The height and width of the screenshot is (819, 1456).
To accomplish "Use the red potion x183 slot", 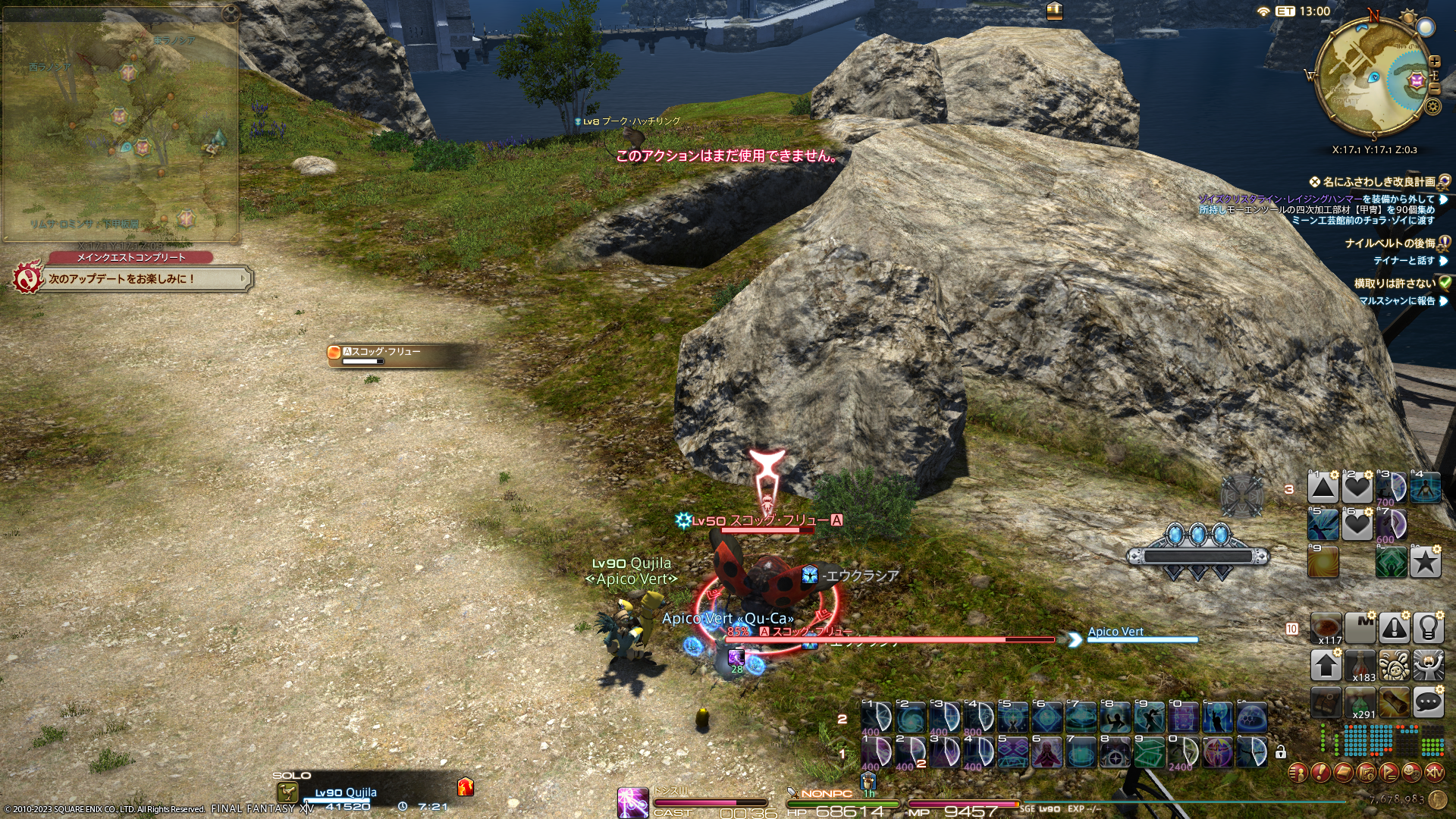I will tap(1360, 666).
